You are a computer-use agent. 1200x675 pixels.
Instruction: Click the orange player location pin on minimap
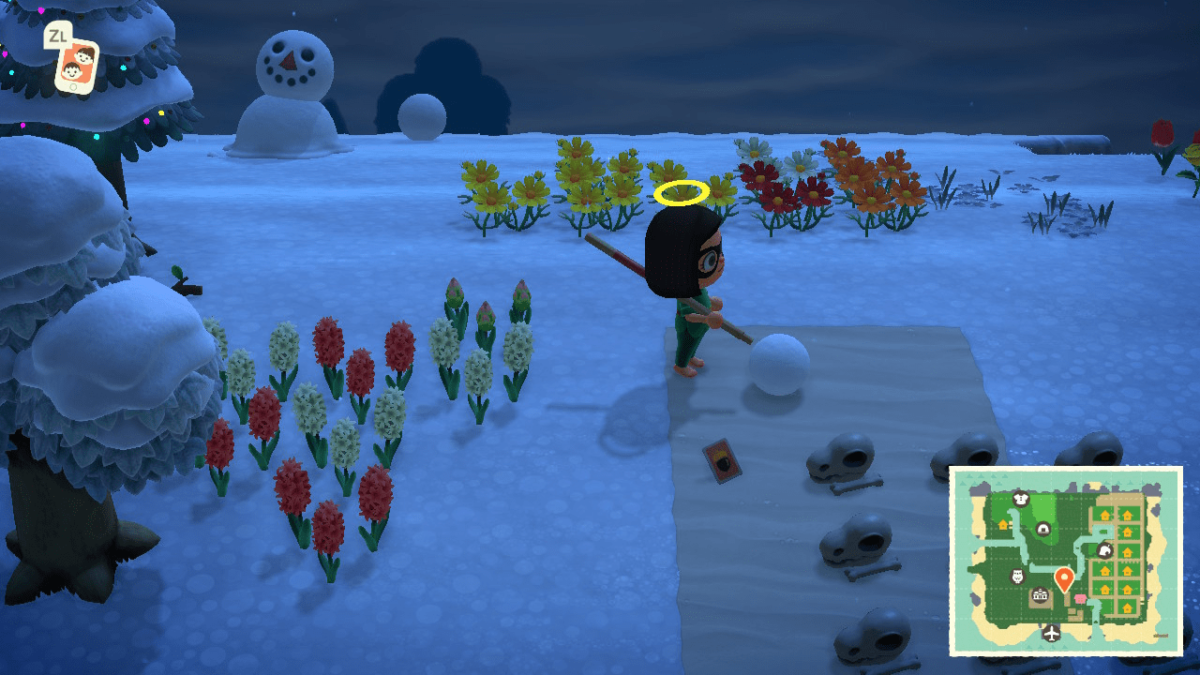coord(1063,578)
